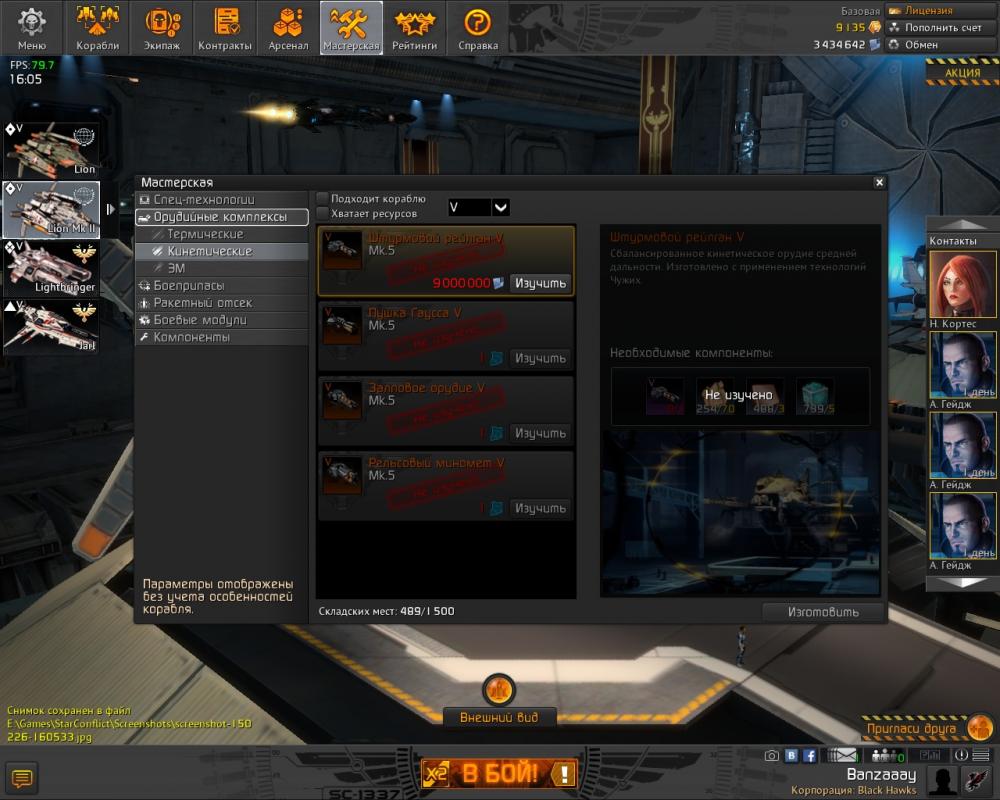Image resolution: width=1000 pixels, height=800 pixels.
Task: Open the Рейтинги tab
Action: point(414,28)
